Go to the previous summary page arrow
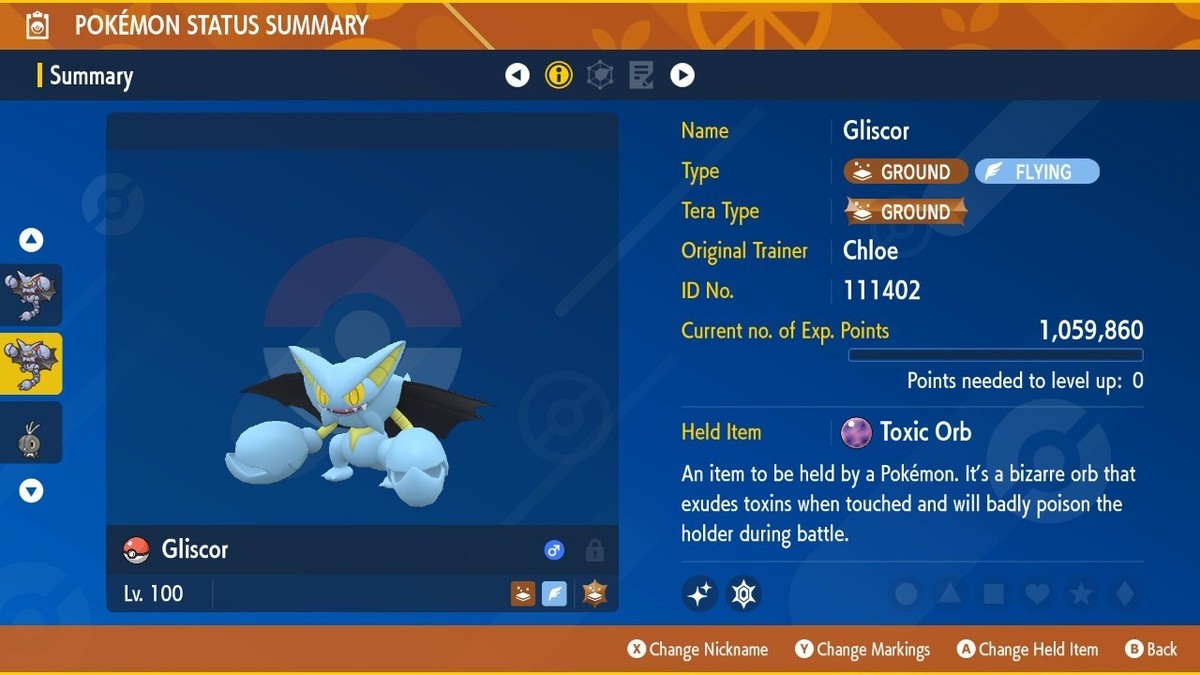The image size is (1200, 675). pos(517,75)
